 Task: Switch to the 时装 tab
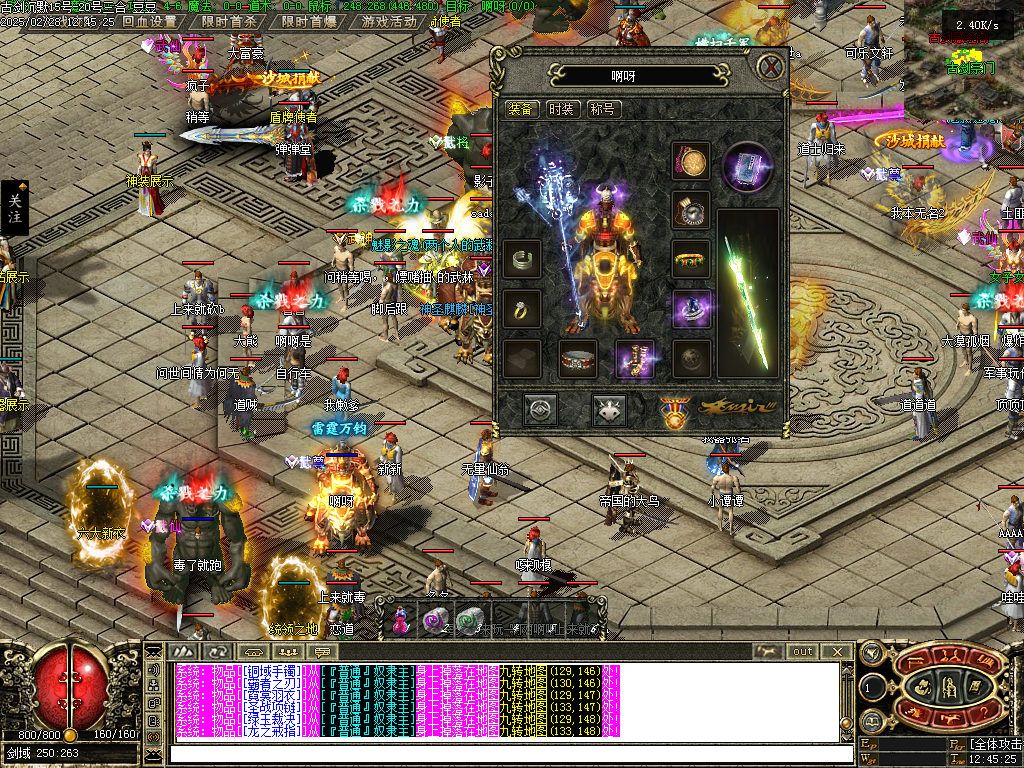click(561, 109)
